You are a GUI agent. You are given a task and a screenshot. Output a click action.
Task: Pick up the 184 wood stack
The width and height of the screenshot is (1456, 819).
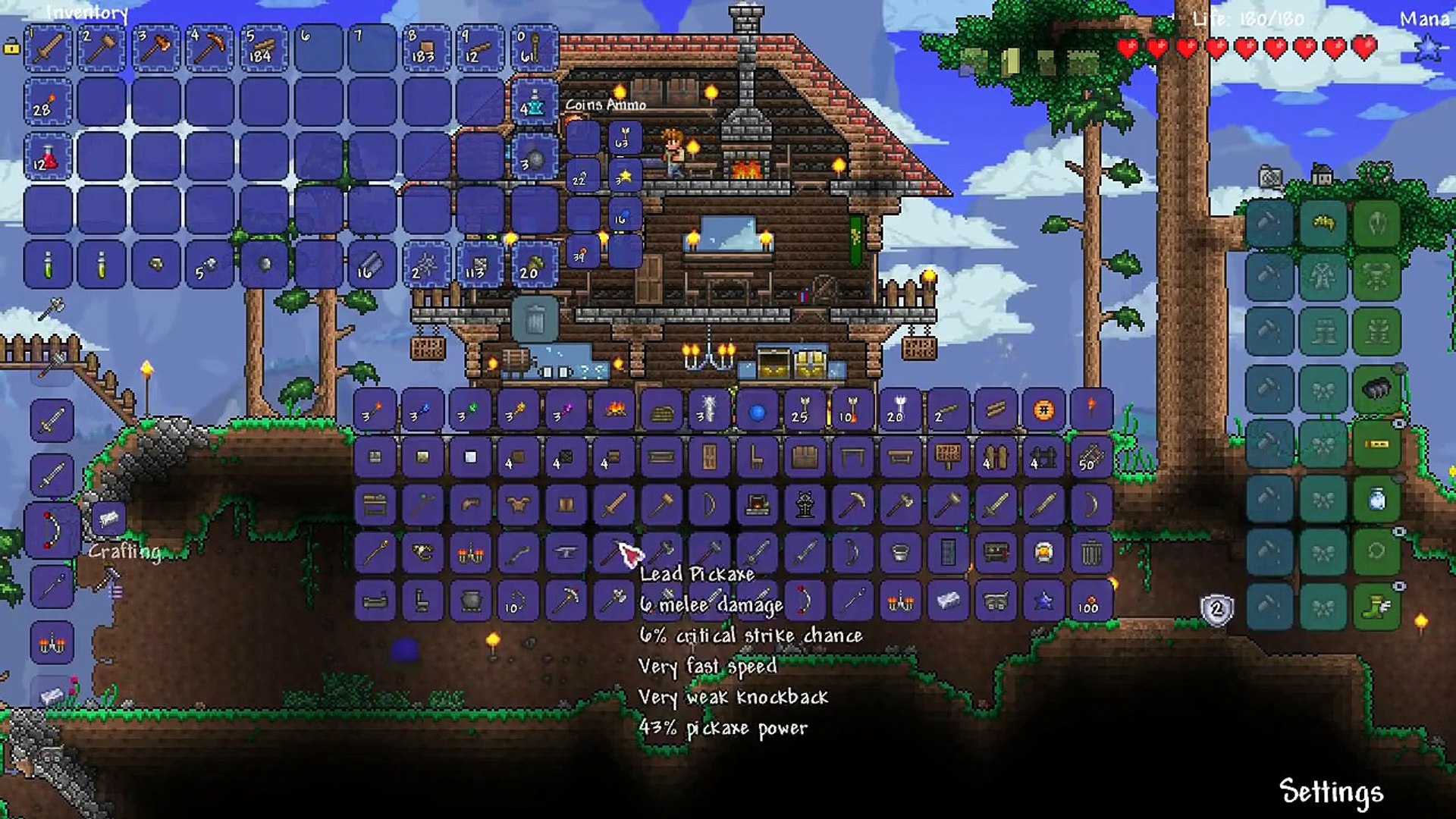pos(263,49)
